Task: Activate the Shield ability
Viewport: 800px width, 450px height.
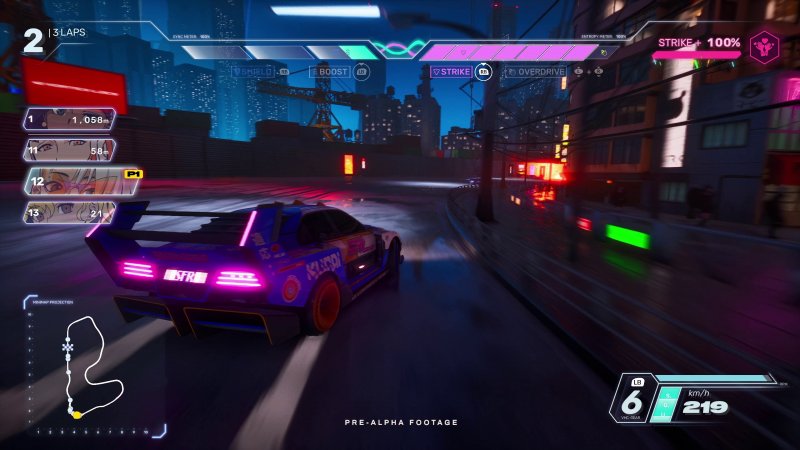Action: click(258, 72)
